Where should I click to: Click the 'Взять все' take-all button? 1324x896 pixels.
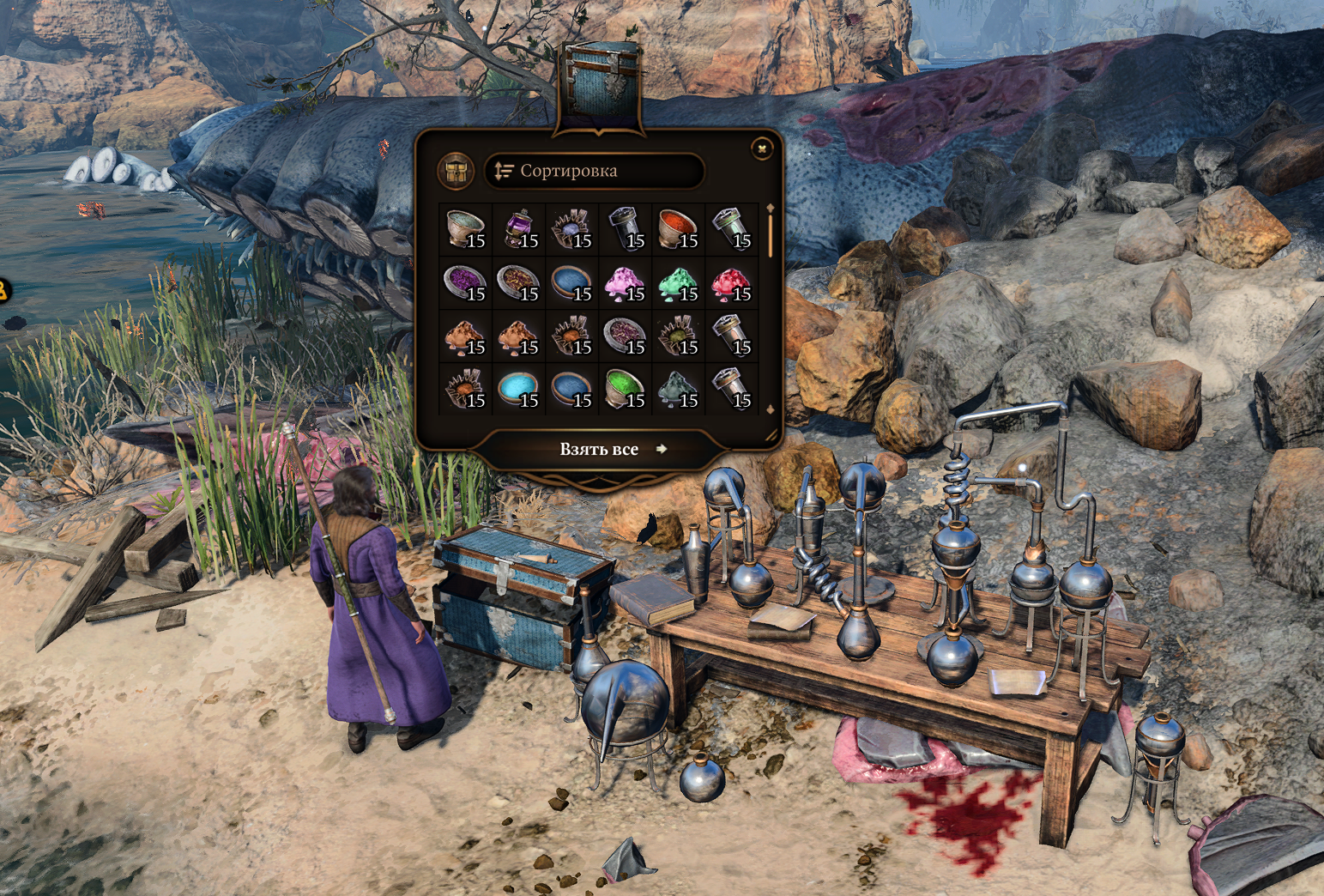coord(600,449)
